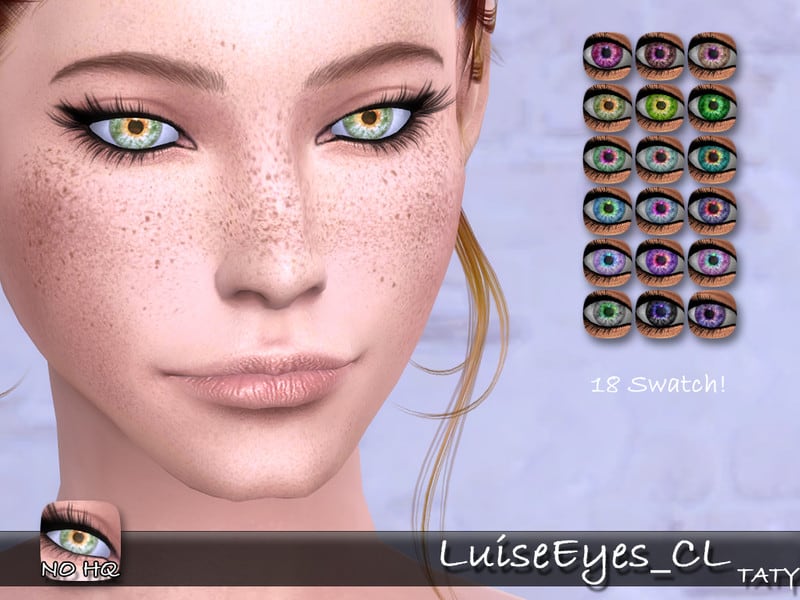This screenshot has width=800, height=600.
Task: Pick the deep emerald green eye swatch
Action: click(x=712, y=107)
